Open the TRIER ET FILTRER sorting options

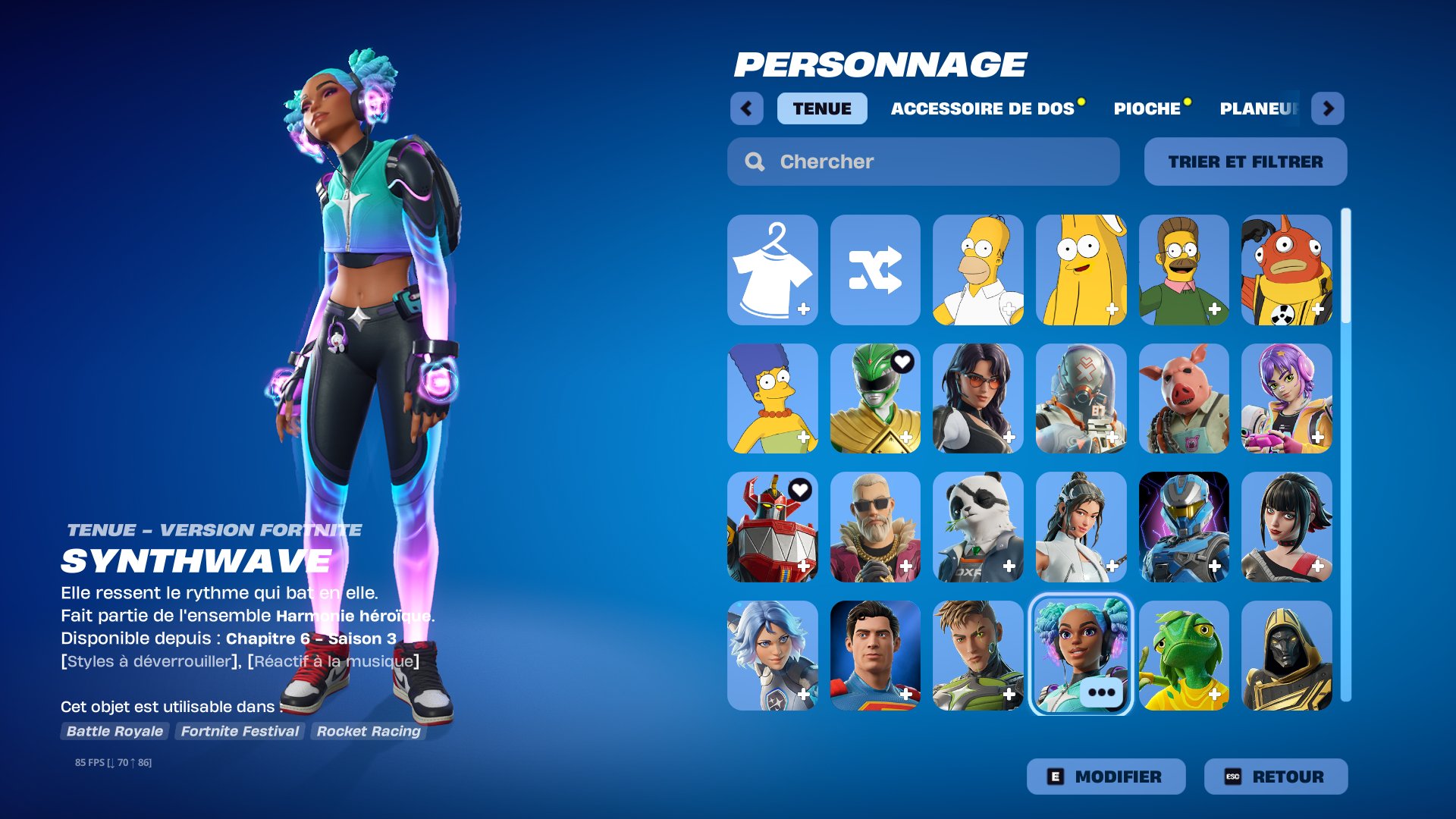click(1245, 161)
